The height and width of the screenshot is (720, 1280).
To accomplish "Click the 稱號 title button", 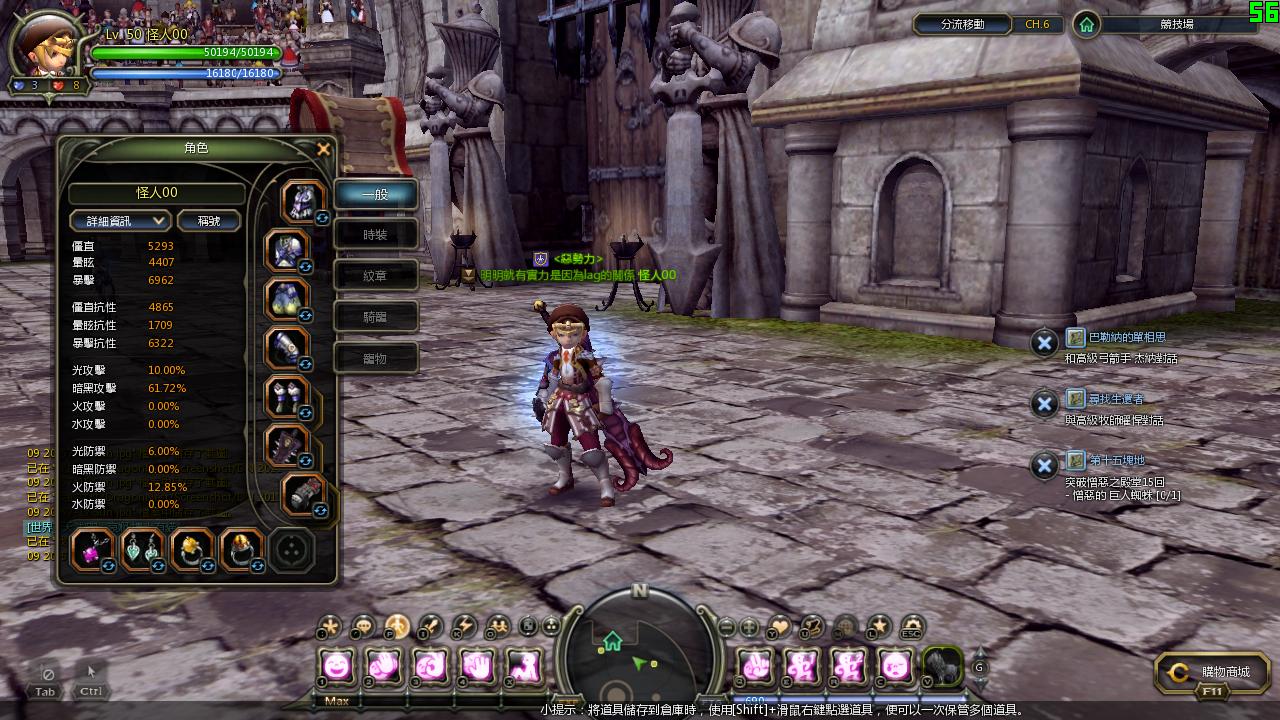I will pos(209,221).
